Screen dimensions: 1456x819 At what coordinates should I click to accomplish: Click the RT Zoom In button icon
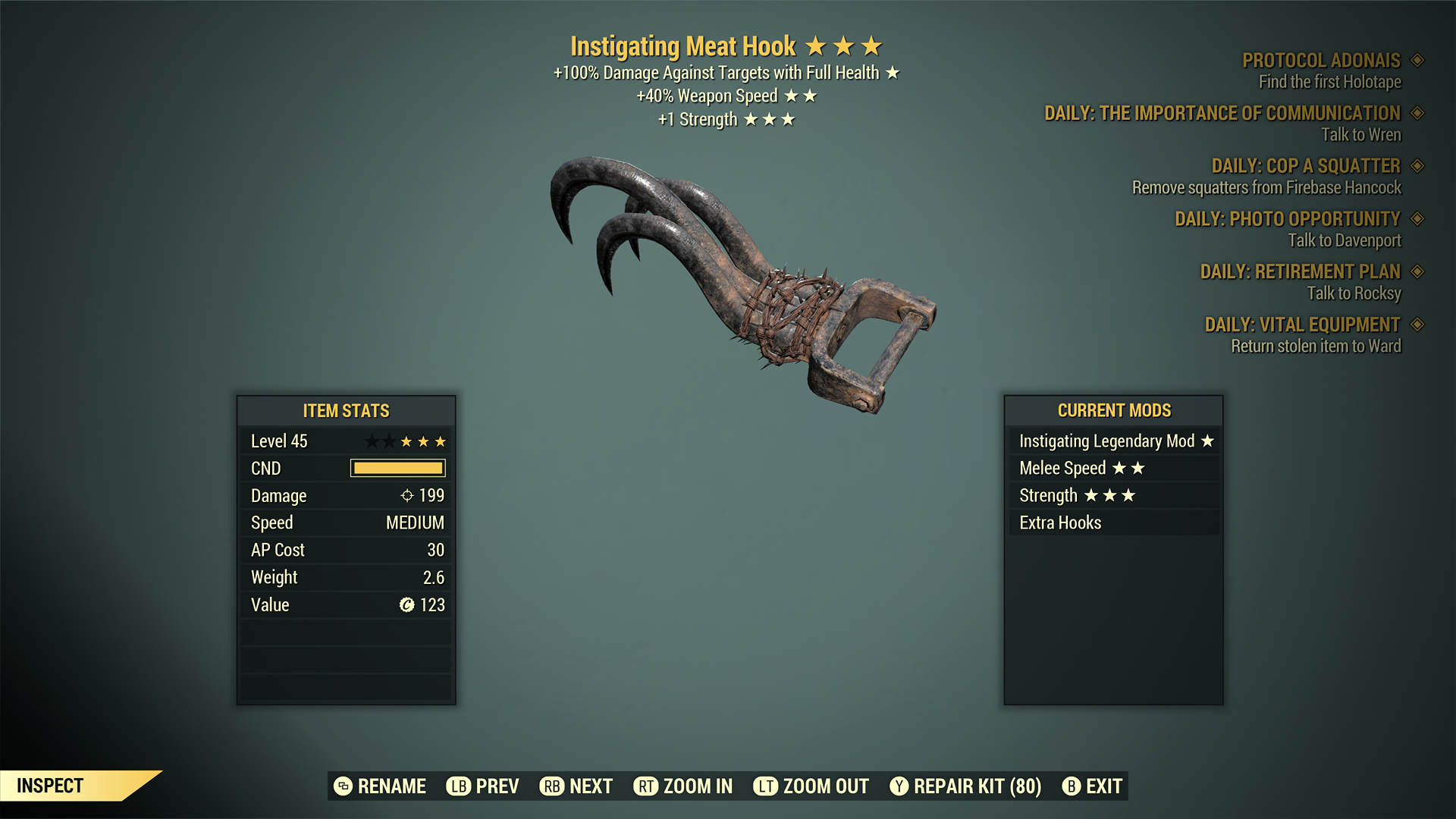pyautogui.click(x=645, y=786)
